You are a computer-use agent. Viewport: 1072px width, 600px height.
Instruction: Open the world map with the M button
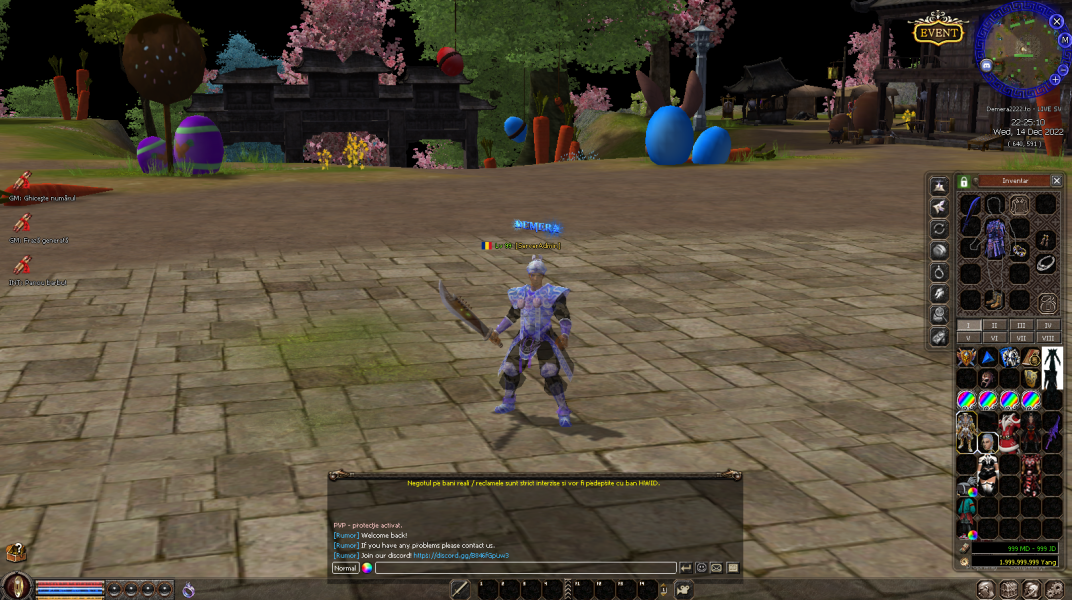coord(1064,41)
